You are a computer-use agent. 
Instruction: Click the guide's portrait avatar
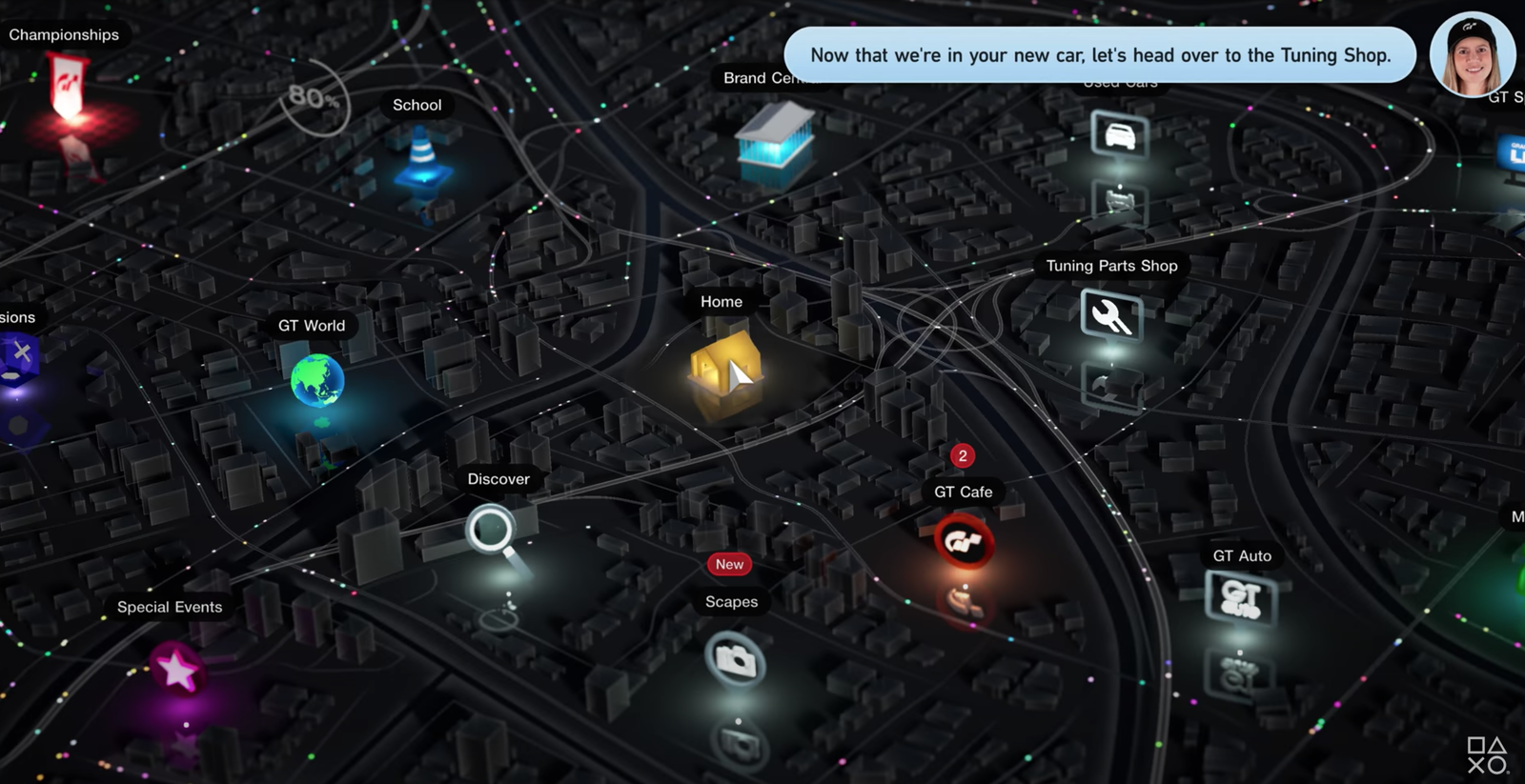[x=1472, y=55]
